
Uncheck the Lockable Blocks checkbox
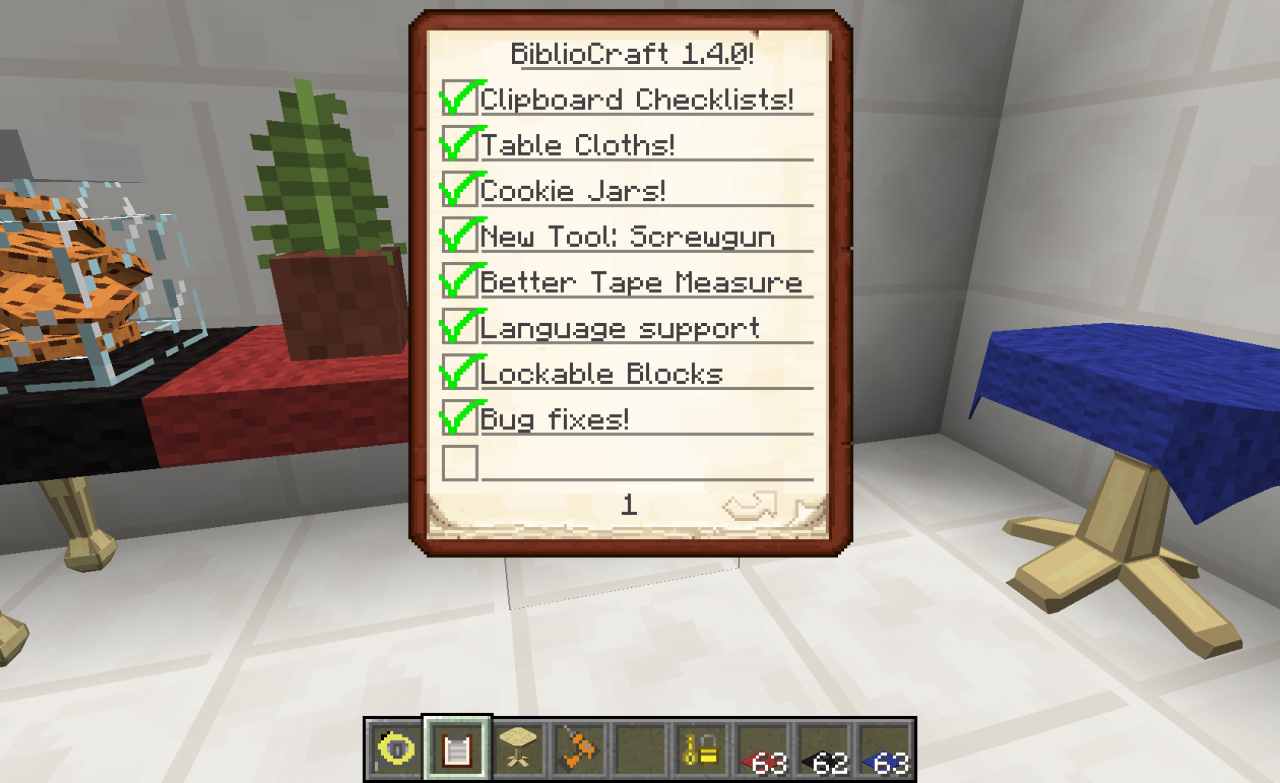click(459, 374)
